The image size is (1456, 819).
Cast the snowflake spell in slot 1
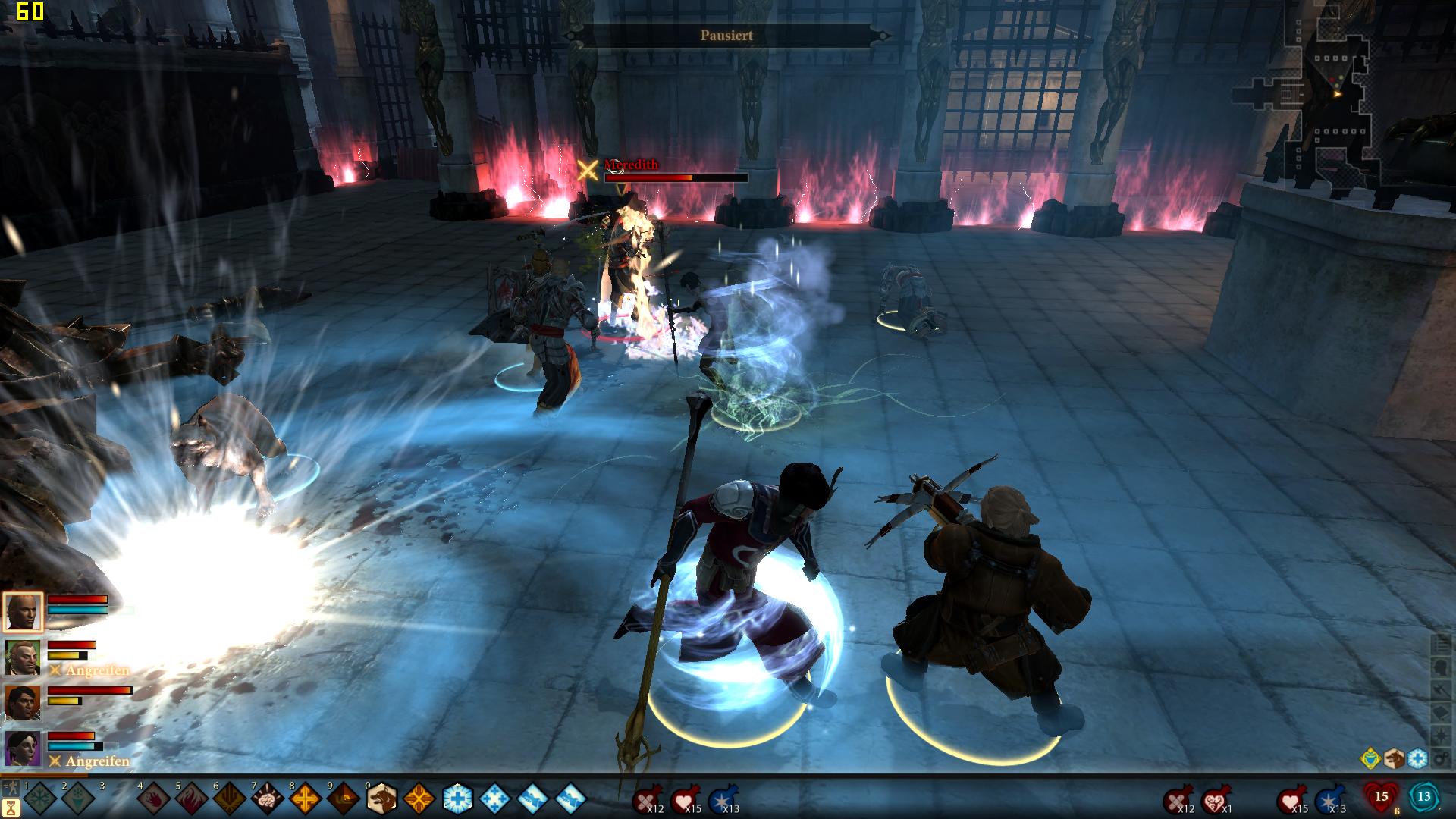[x=40, y=799]
